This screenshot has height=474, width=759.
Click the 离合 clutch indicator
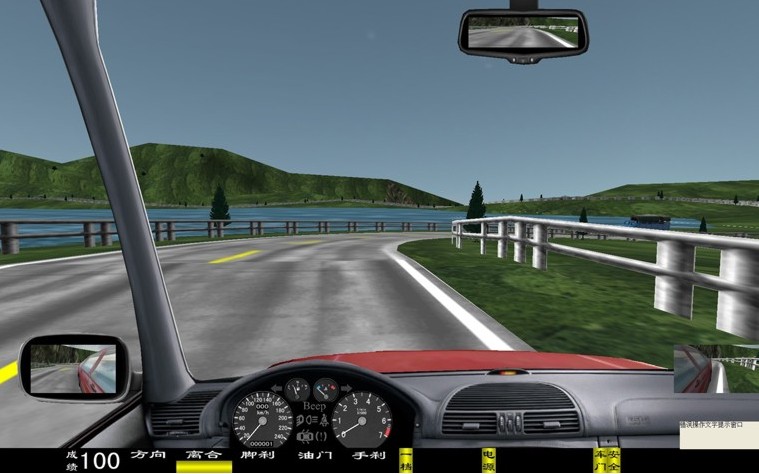click(x=203, y=456)
